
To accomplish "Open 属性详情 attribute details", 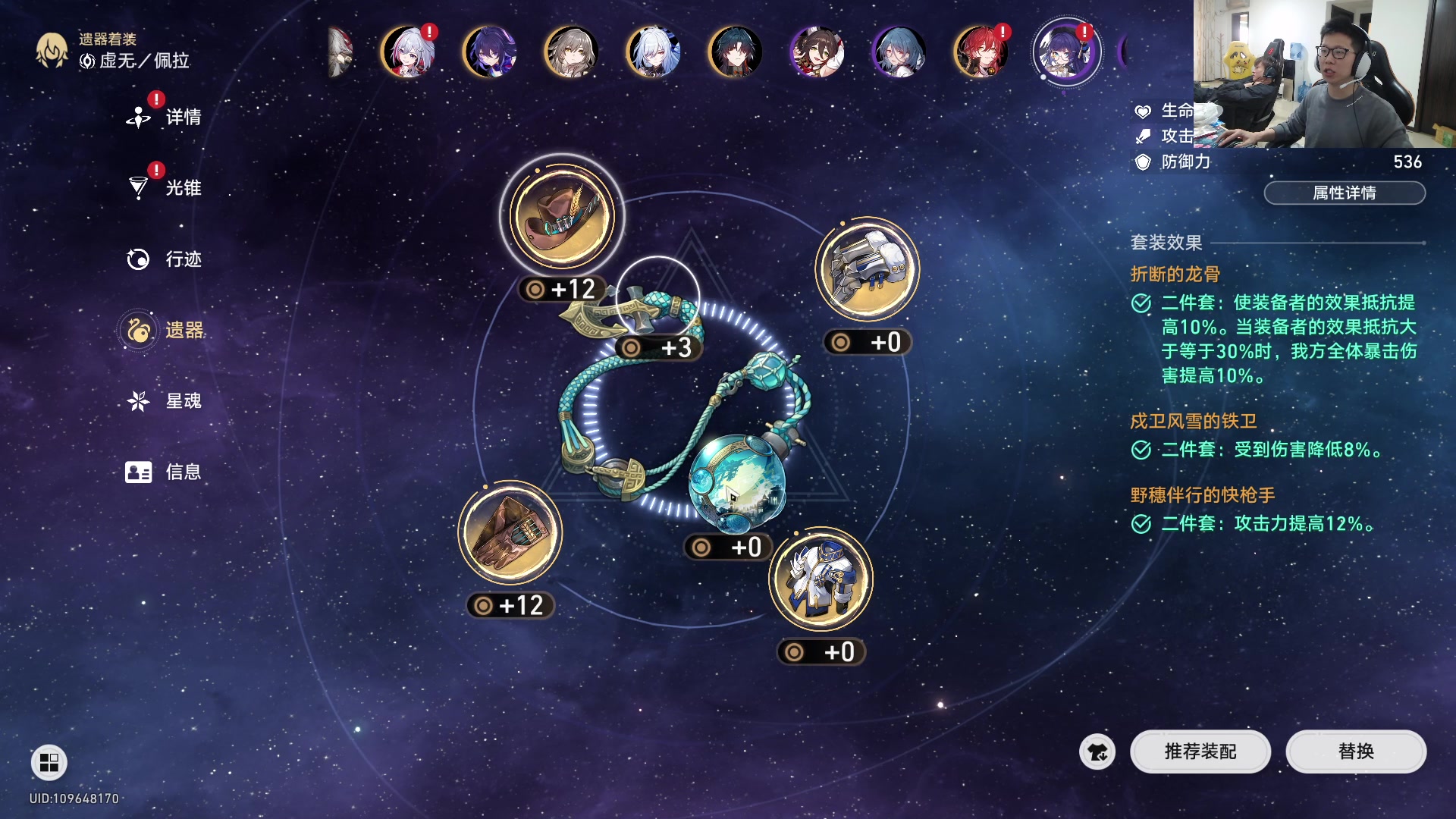I will pyautogui.click(x=1344, y=193).
